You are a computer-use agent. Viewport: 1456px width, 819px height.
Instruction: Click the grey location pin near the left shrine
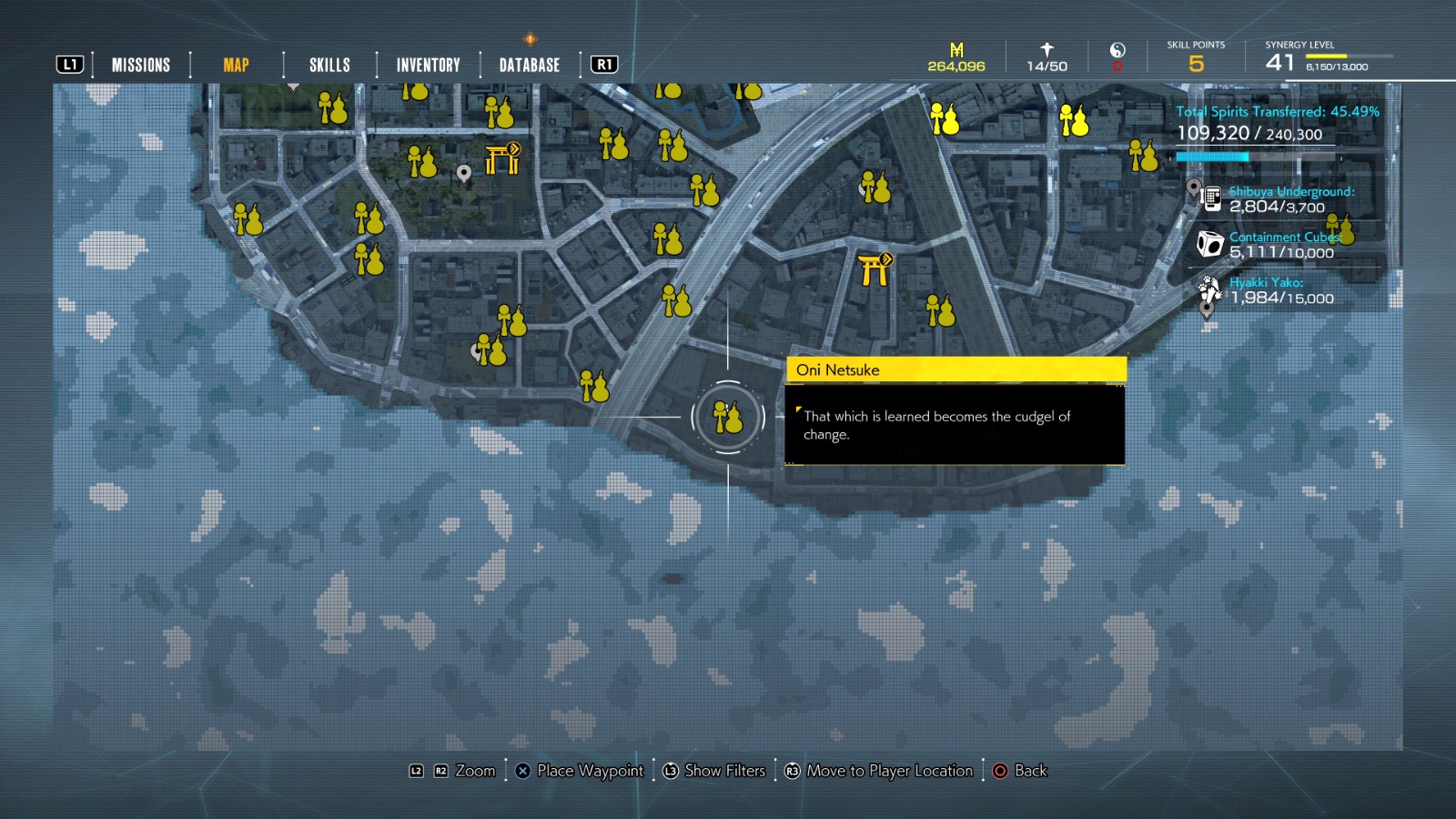(464, 171)
